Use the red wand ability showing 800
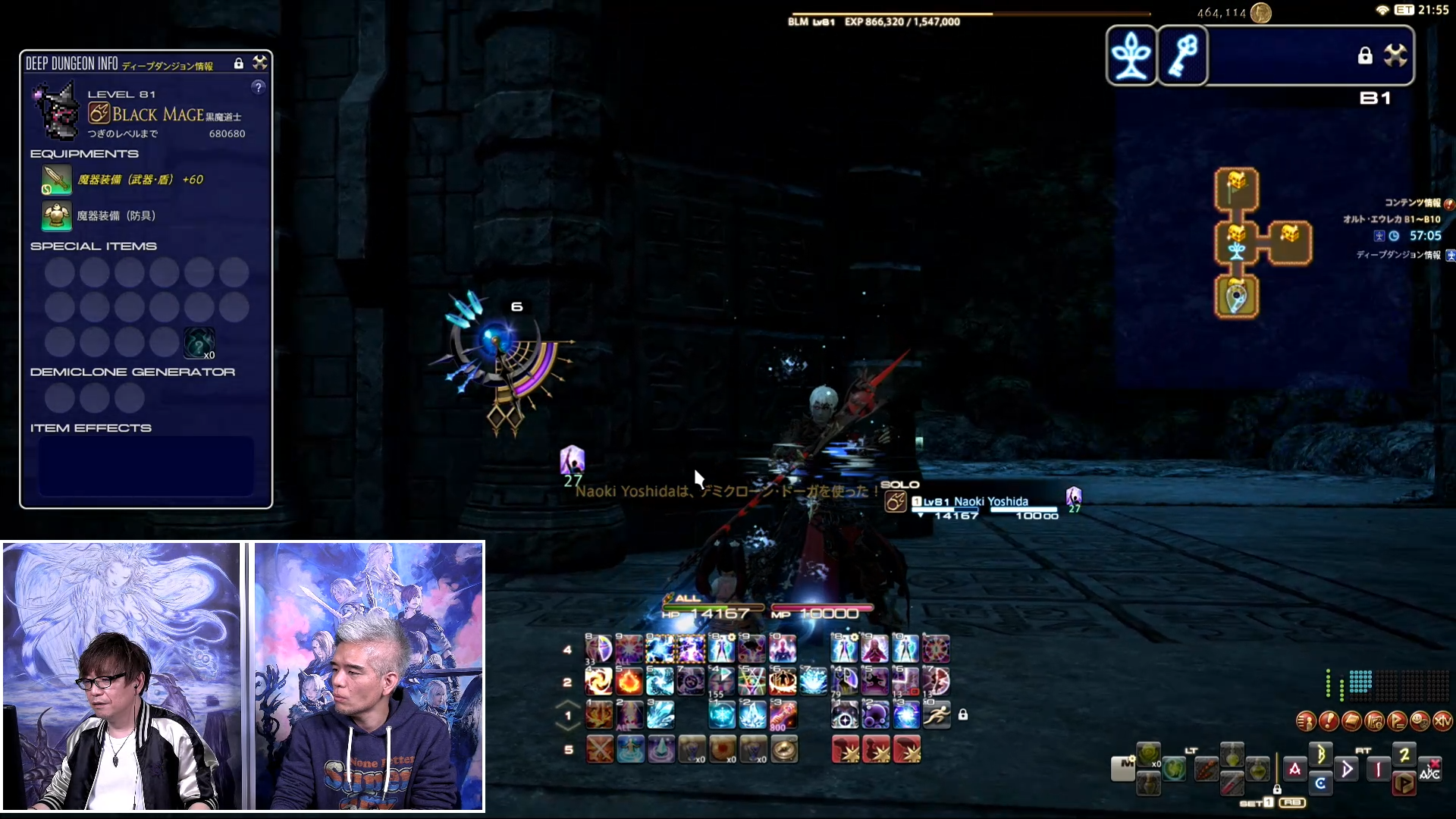Screen dimensions: 1456x819 (783, 714)
